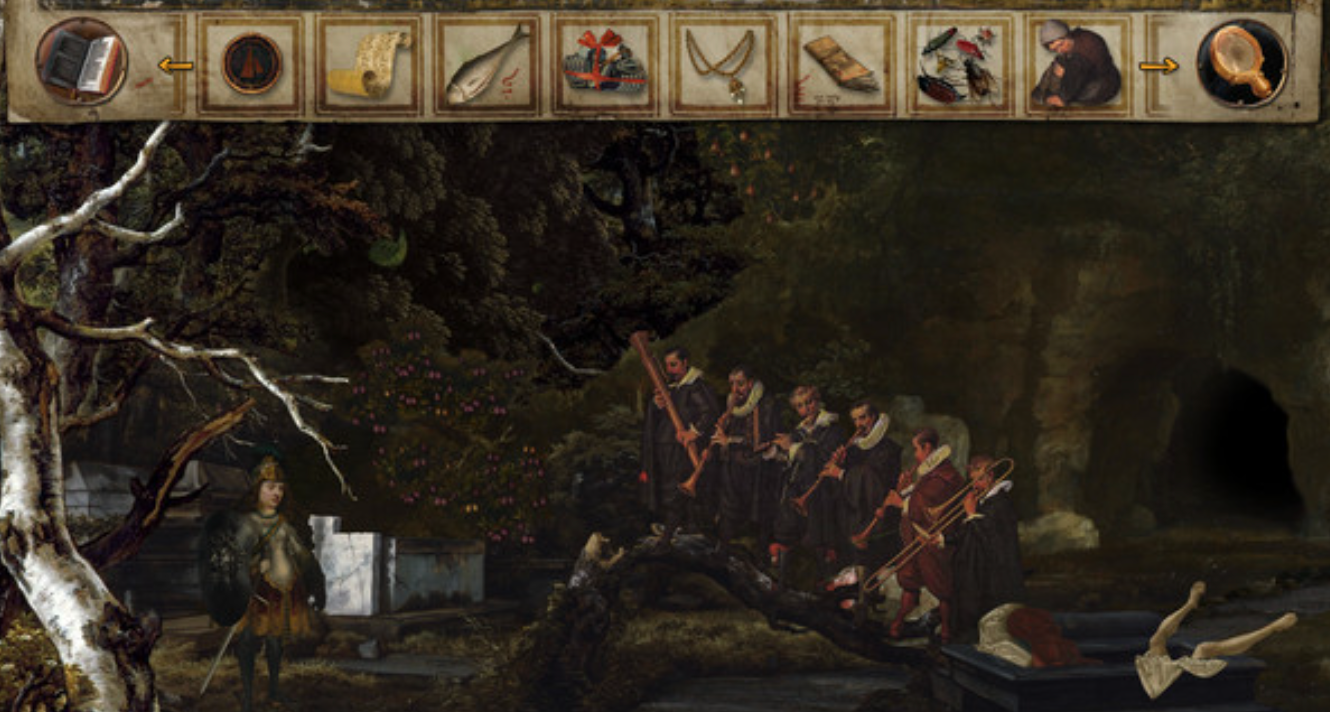Activate the magnifying glass icon
Image resolution: width=1330 pixels, height=712 pixels.
tap(1242, 63)
